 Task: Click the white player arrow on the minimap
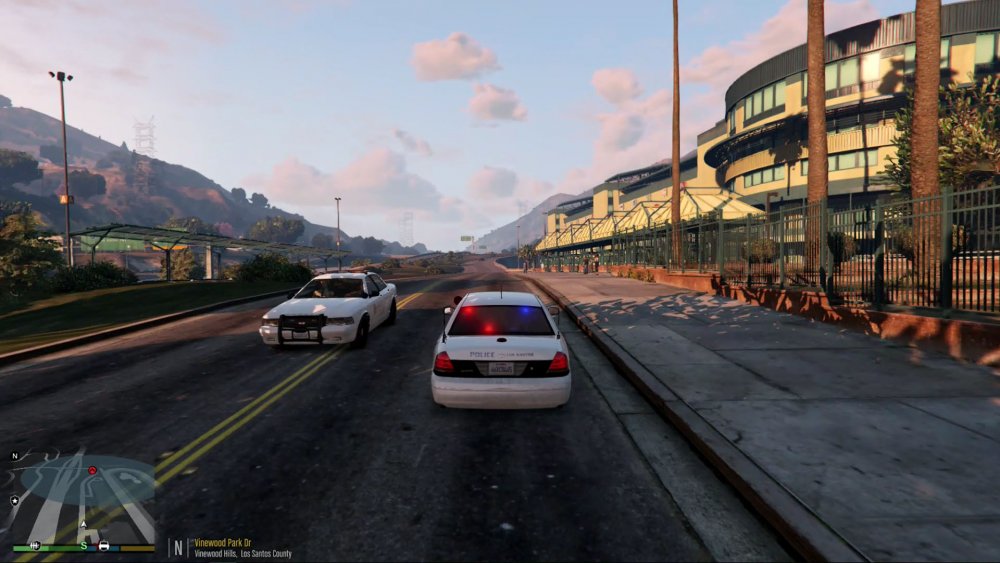pyautogui.click(x=84, y=525)
